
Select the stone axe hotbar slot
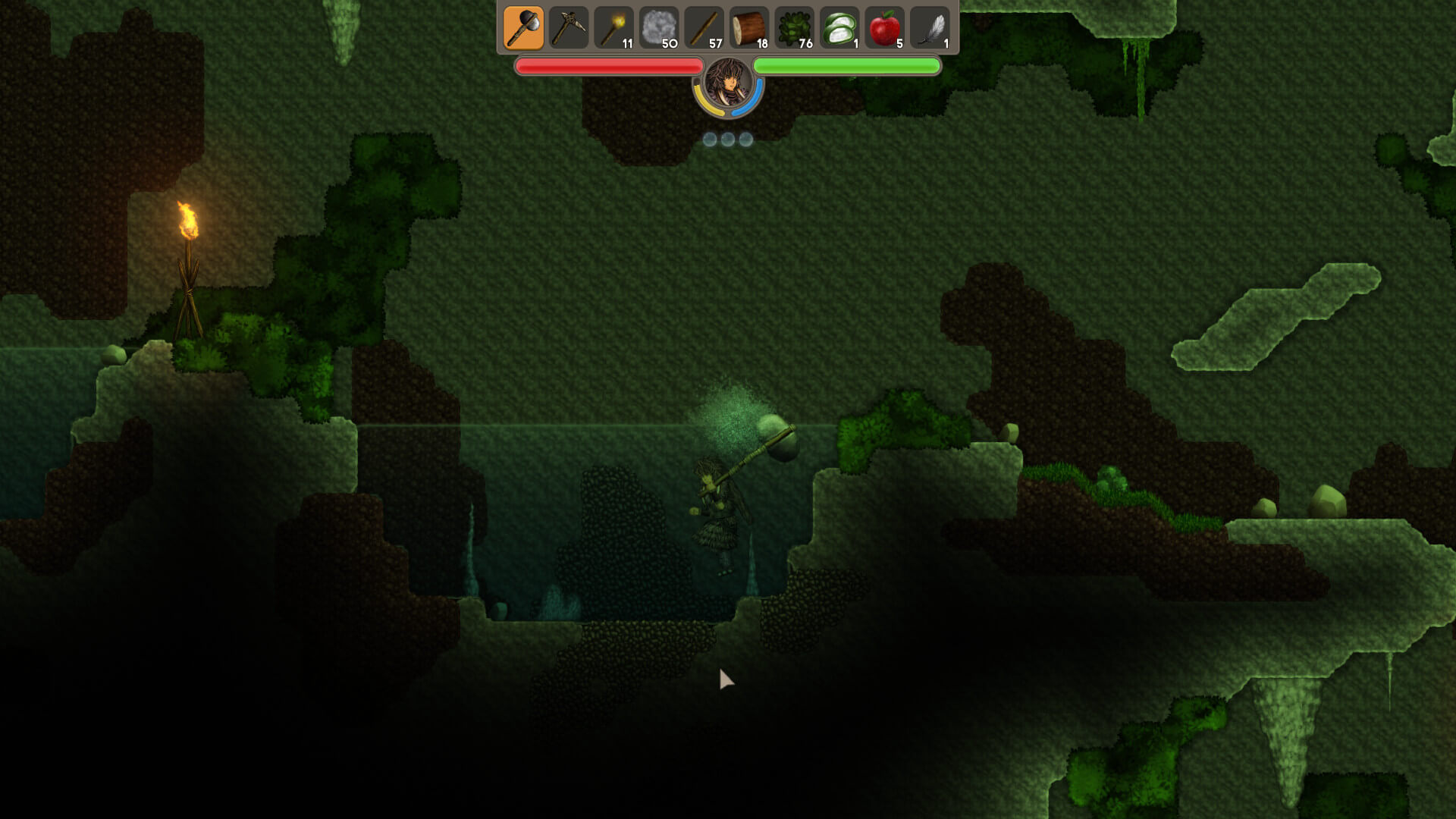click(x=523, y=29)
